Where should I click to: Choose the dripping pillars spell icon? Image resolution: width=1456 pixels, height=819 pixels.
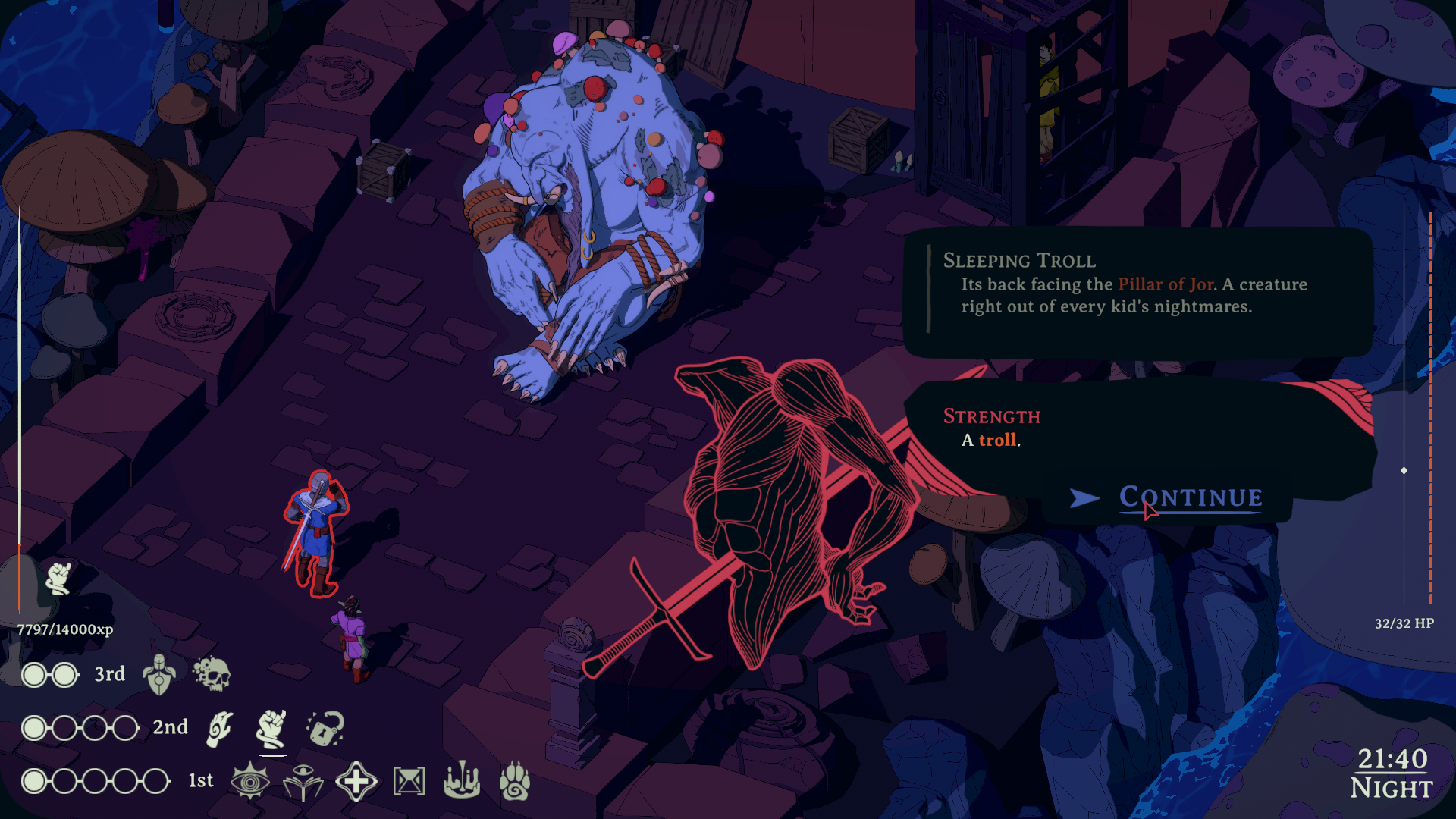point(462,782)
